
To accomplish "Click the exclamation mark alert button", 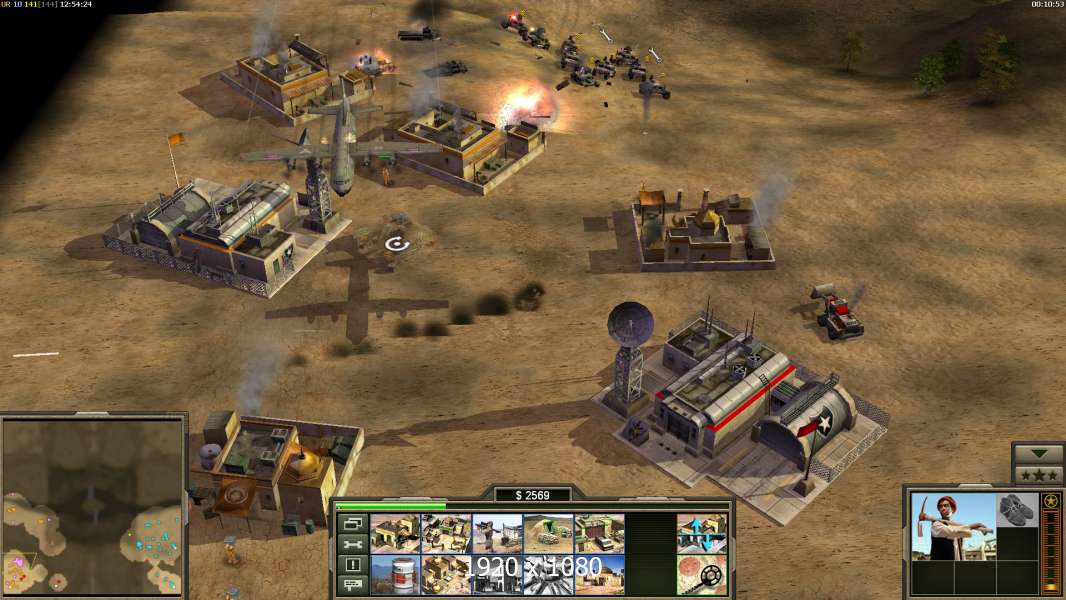I will click(351, 565).
